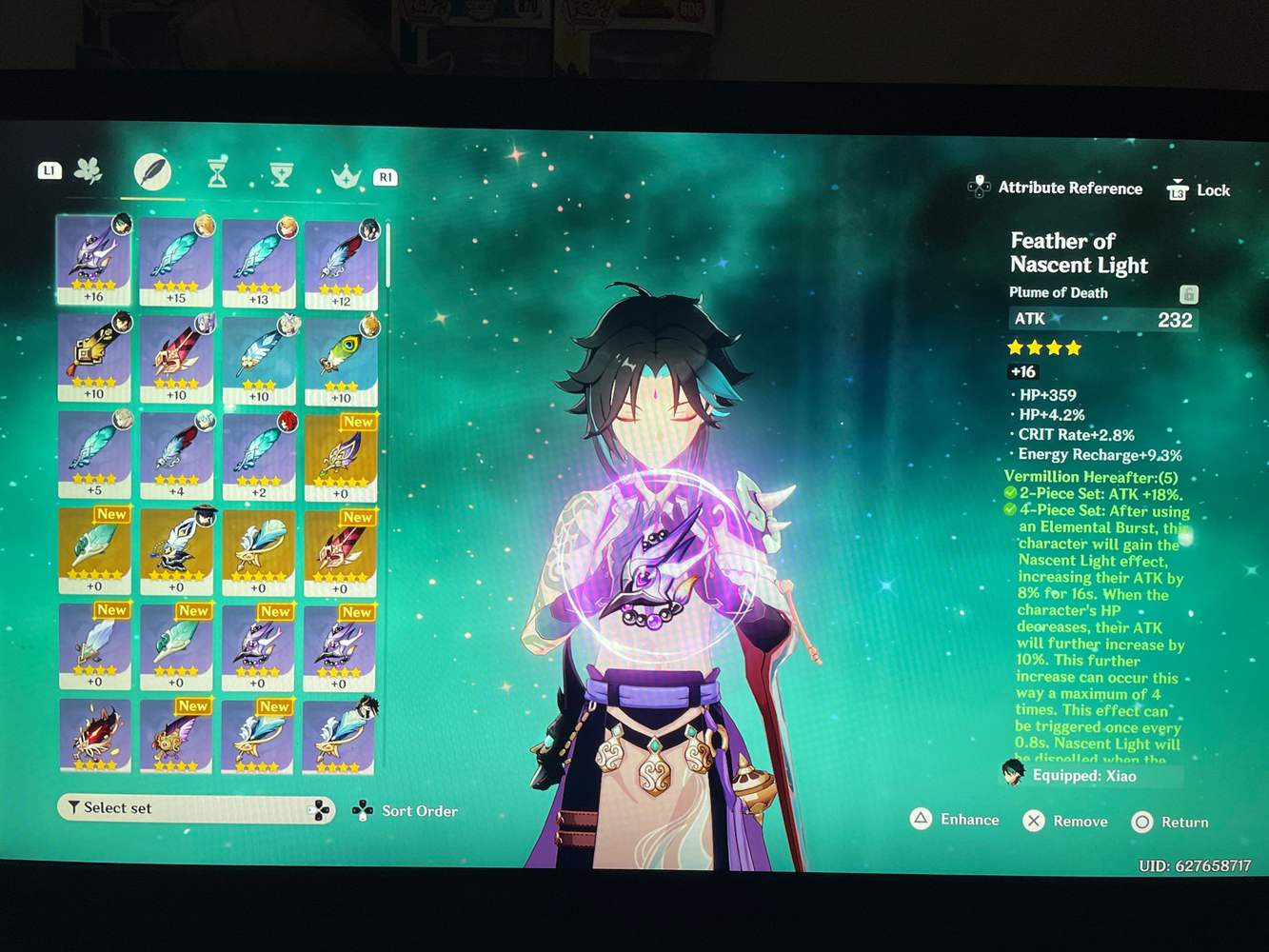Select the equipped +16 plume thumbnail
Image resolution: width=1269 pixels, height=952 pixels.
pos(94,257)
